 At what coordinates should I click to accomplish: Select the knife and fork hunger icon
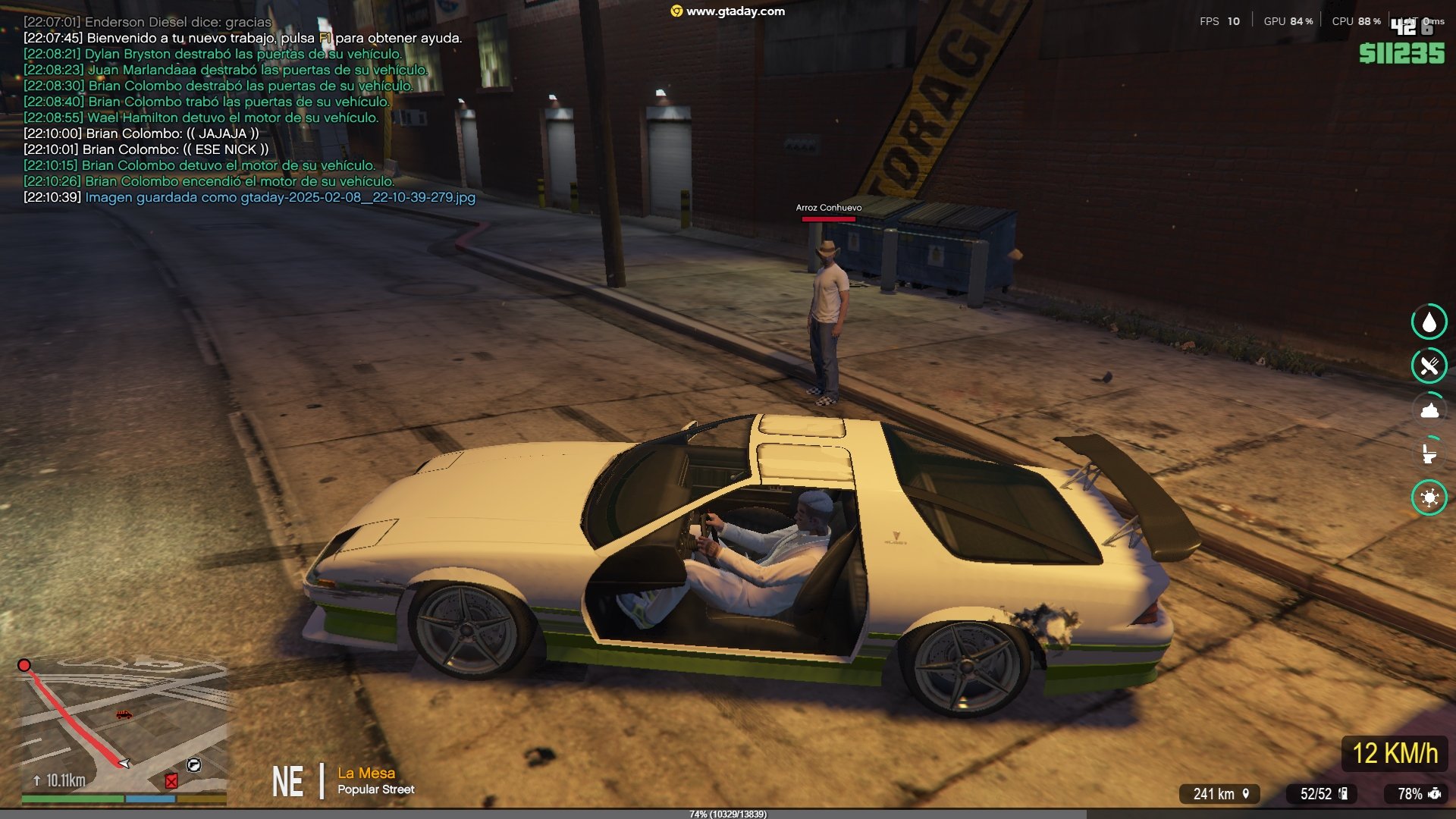(1429, 366)
